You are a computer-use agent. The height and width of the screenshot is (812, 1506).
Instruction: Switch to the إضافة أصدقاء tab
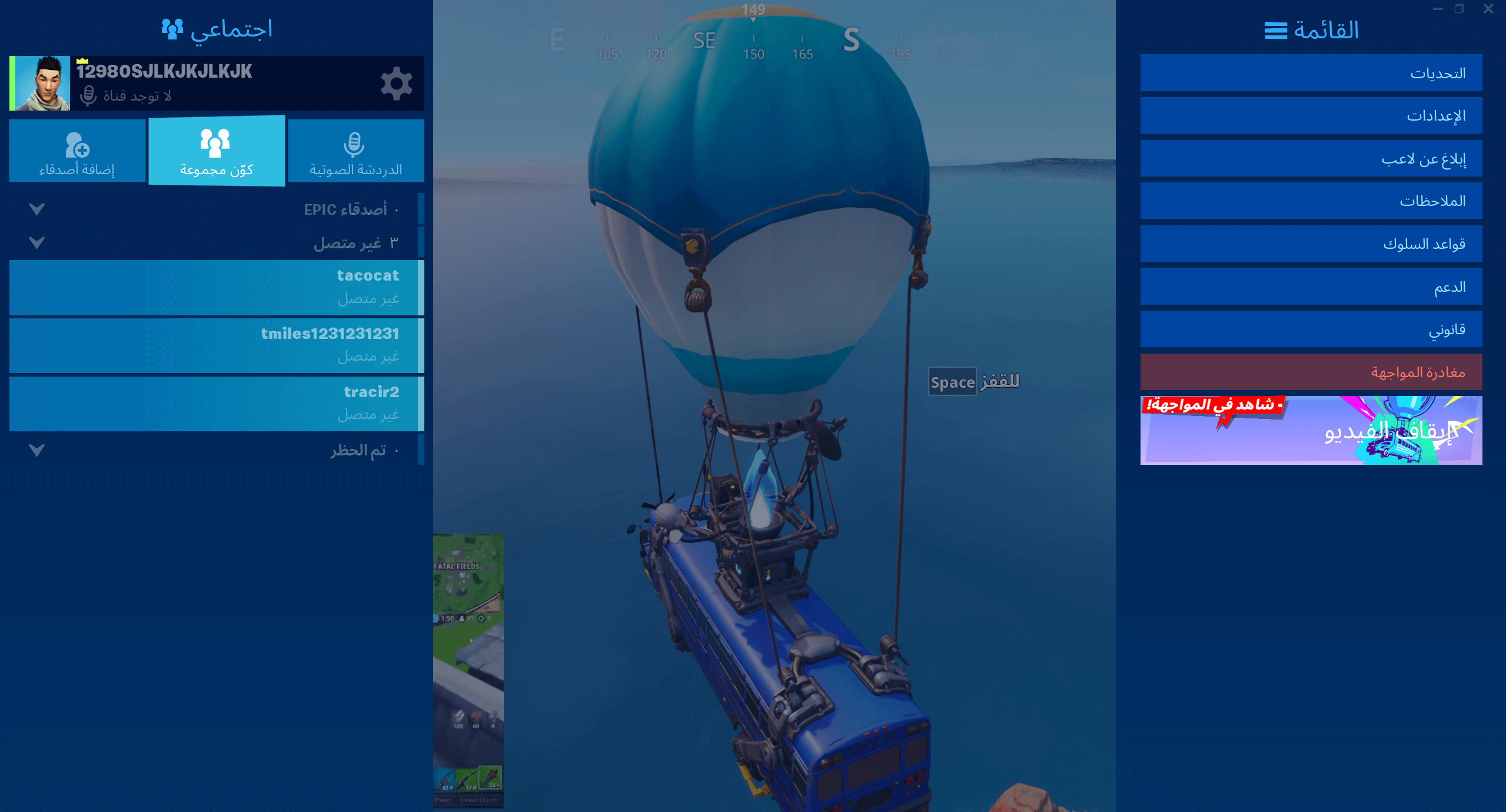pyautogui.click(x=77, y=151)
